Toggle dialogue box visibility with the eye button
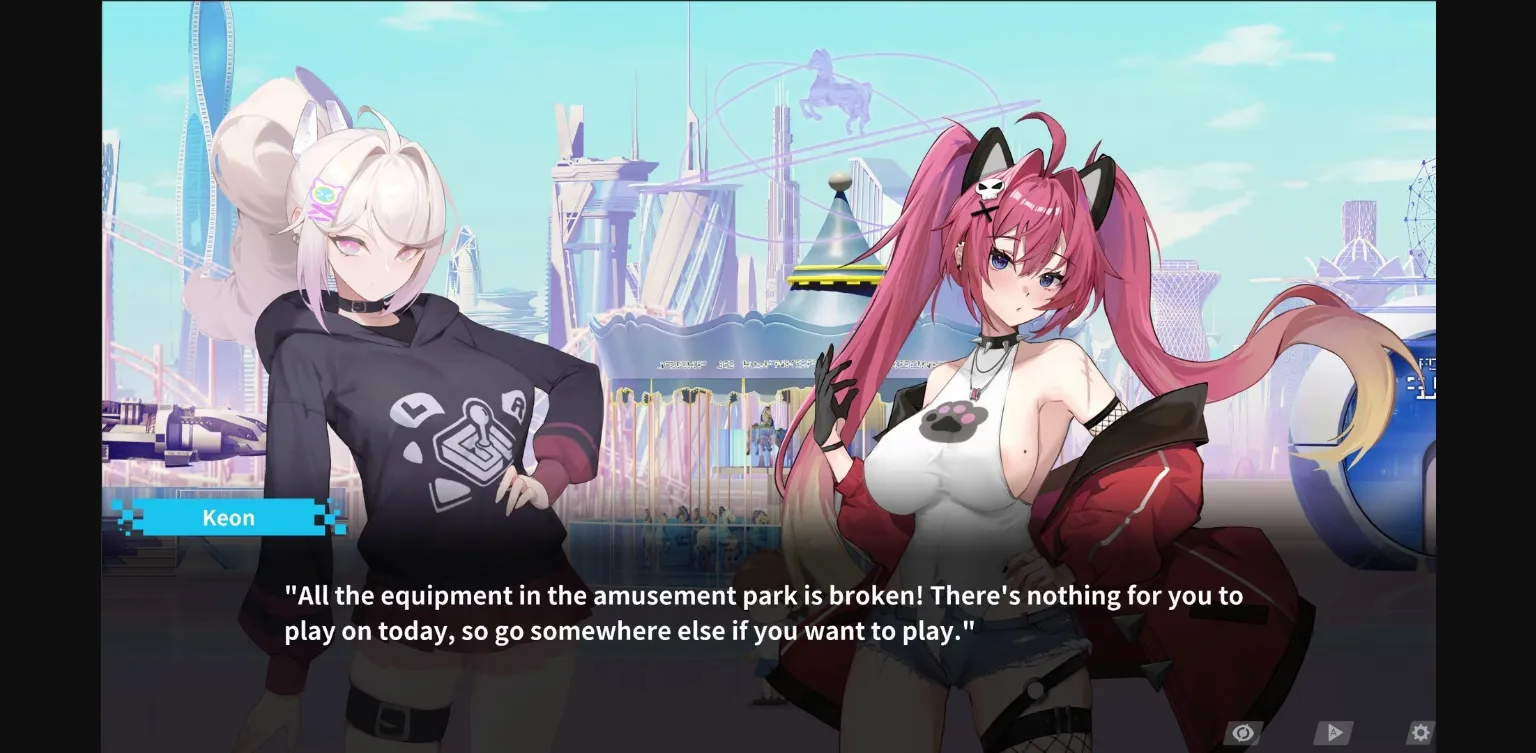 point(1243,732)
